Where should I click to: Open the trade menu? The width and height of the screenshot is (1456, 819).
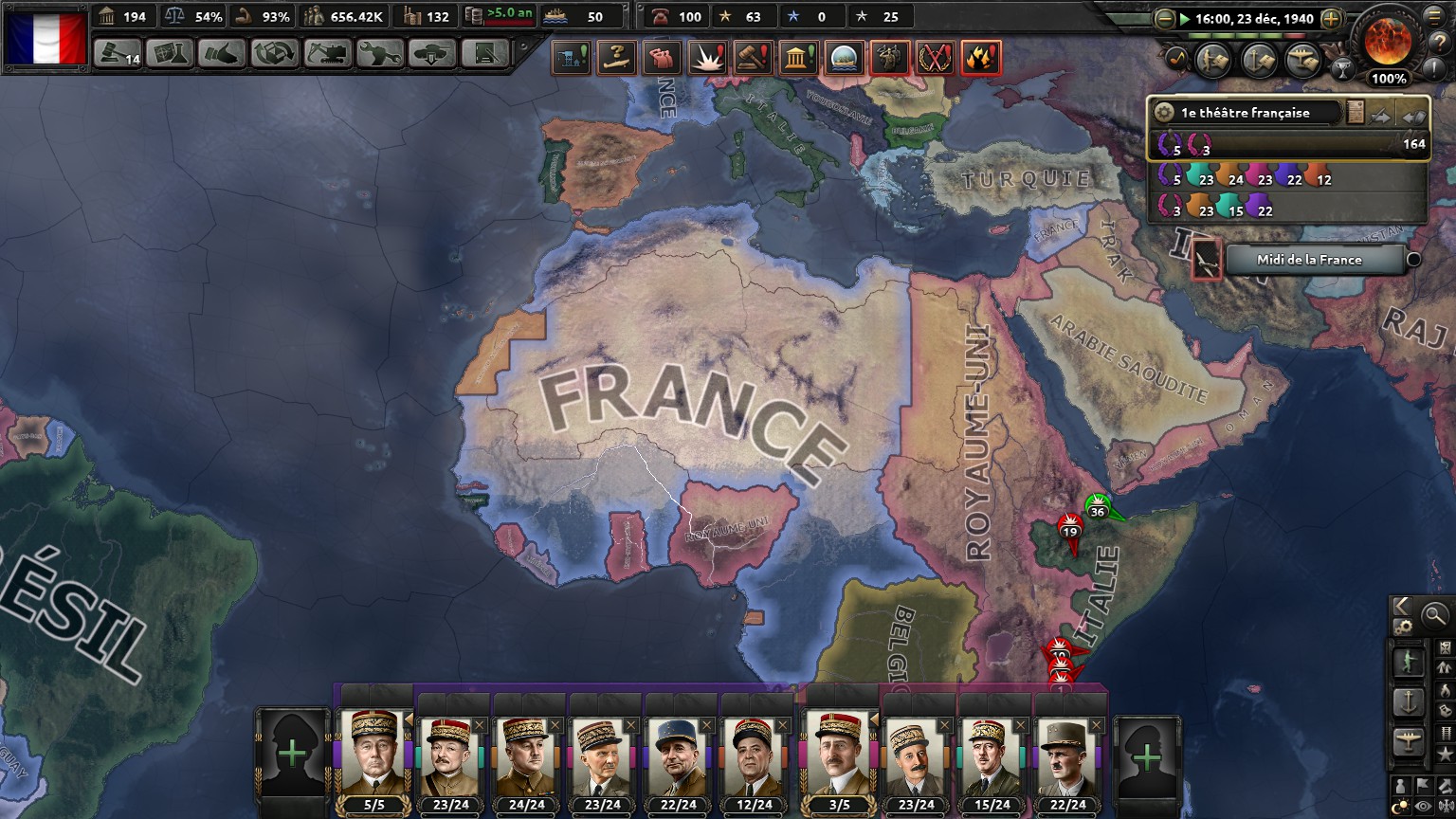pyautogui.click(x=275, y=53)
